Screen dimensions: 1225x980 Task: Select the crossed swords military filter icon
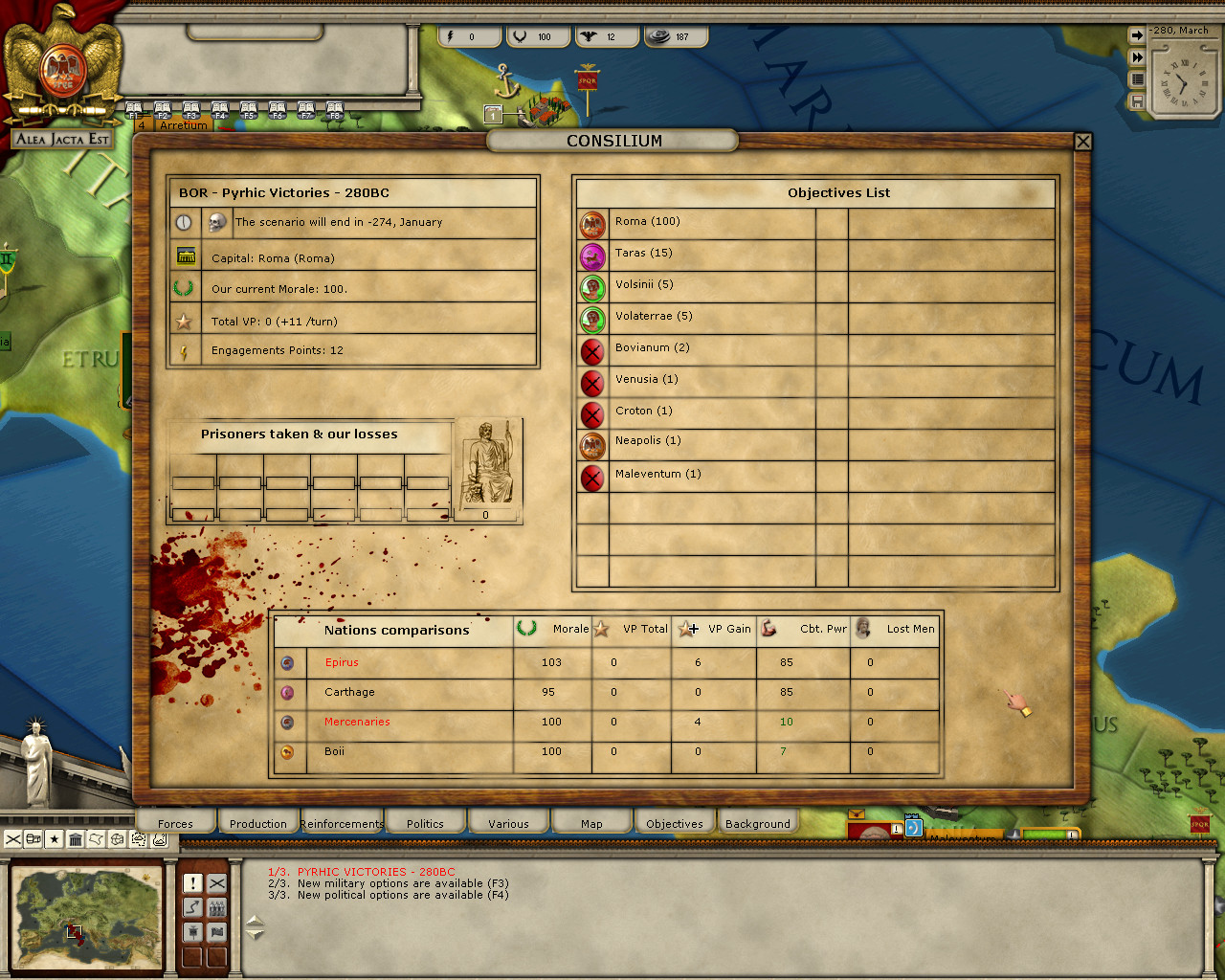click(11, 839)
